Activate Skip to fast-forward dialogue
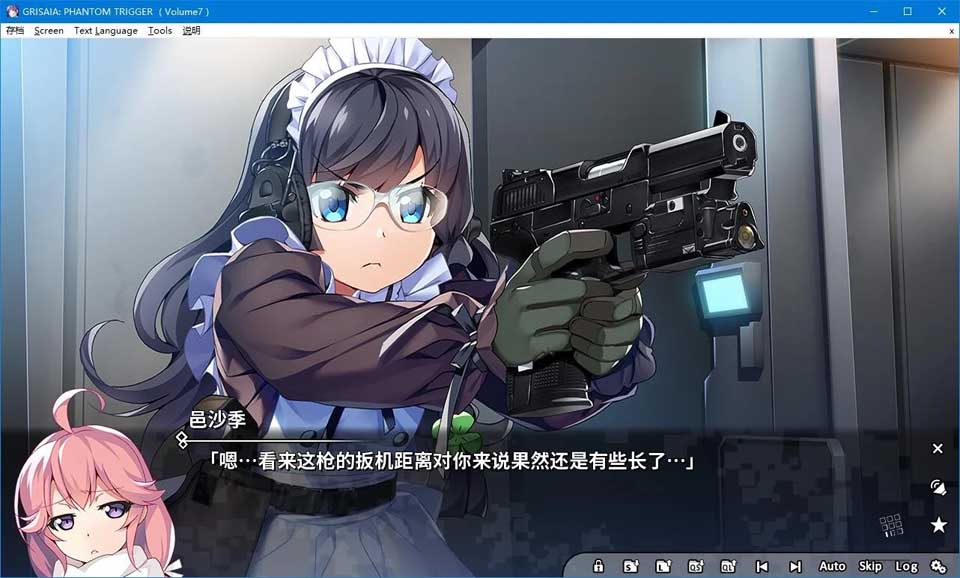This screenshot has height=578, width=960. 870,566
